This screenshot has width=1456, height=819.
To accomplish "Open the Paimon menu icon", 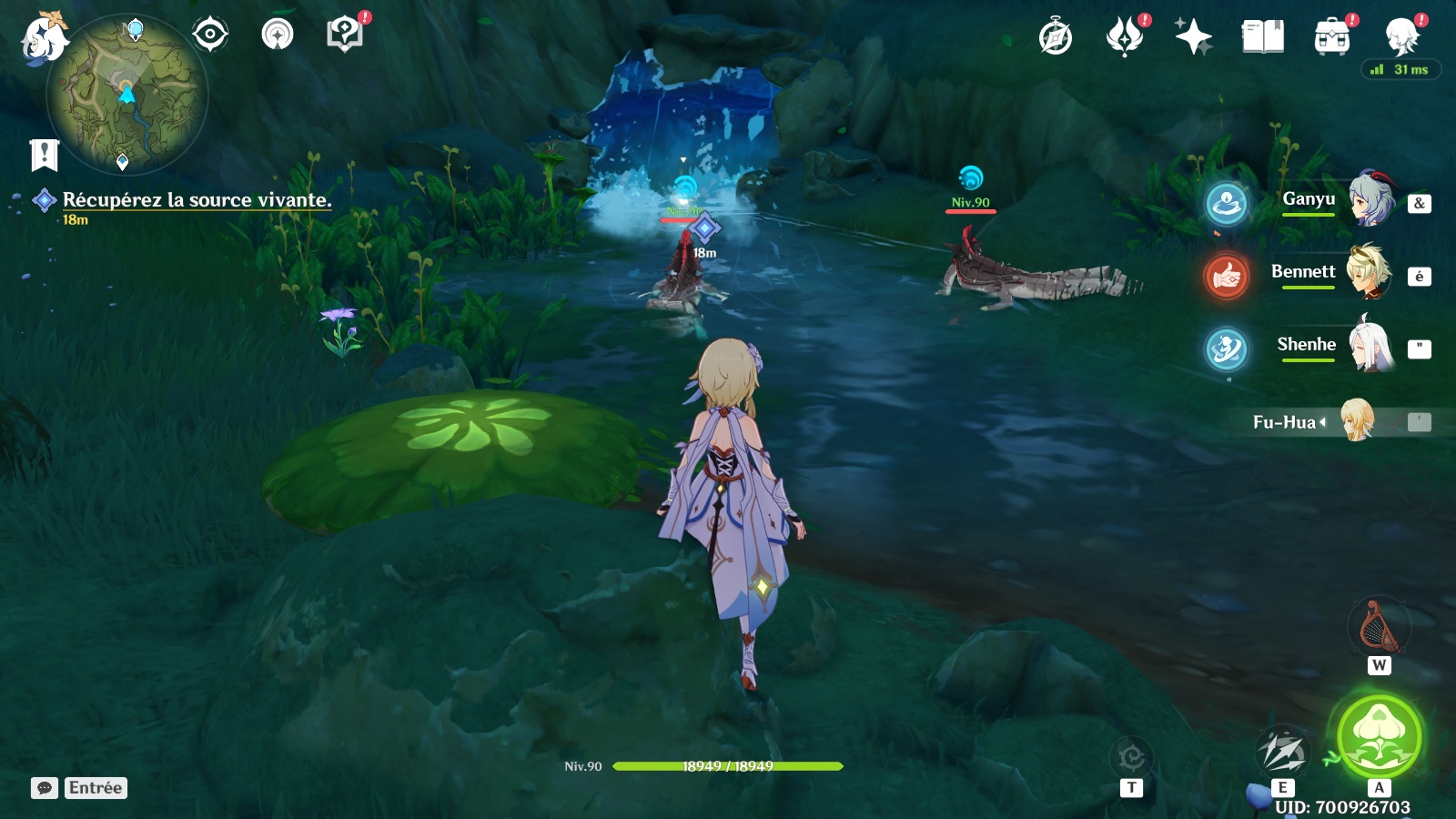I will pyautogui.click(x=44, y=38).
